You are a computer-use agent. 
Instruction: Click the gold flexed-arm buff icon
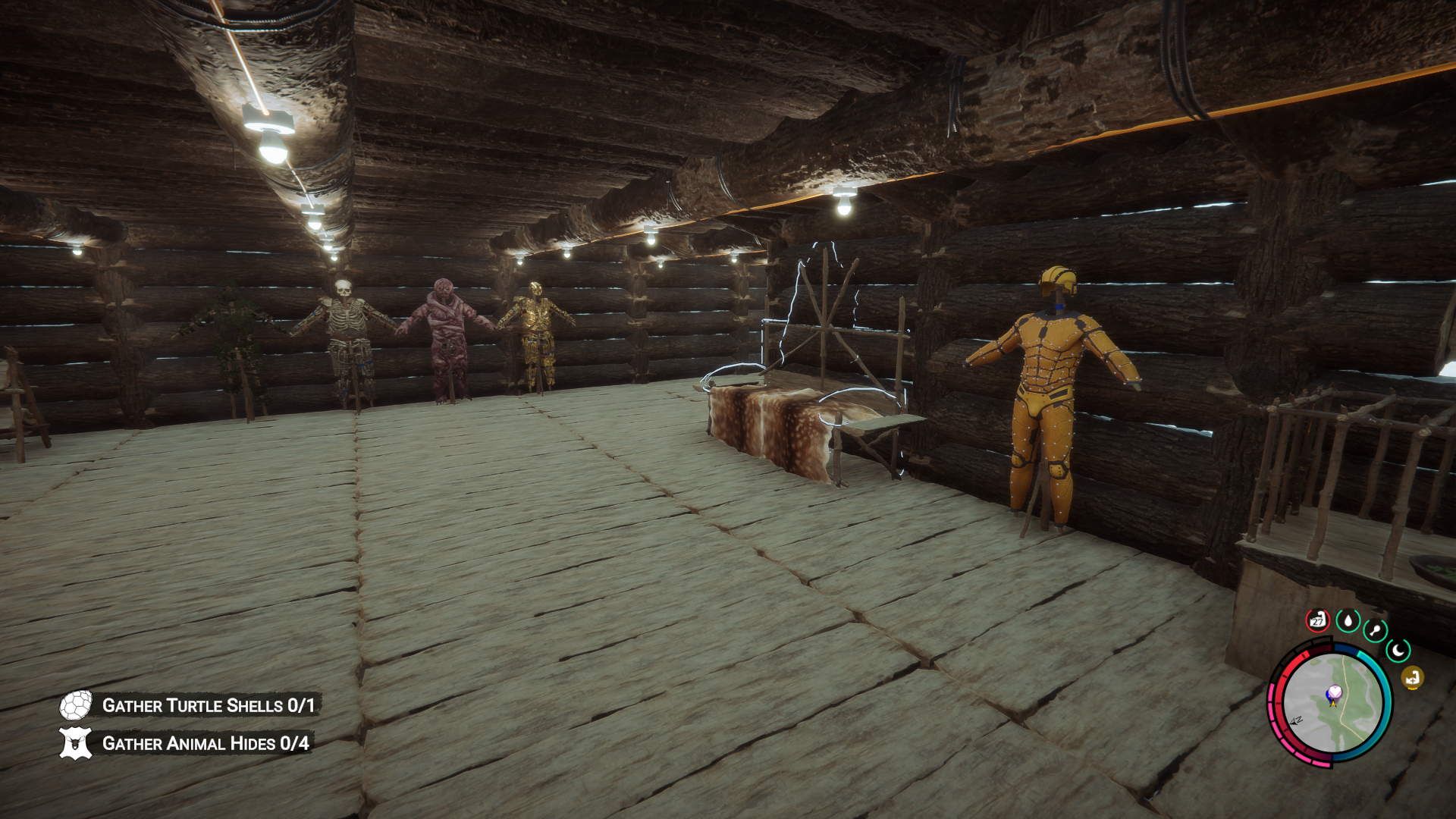(x=1412, y=678)
